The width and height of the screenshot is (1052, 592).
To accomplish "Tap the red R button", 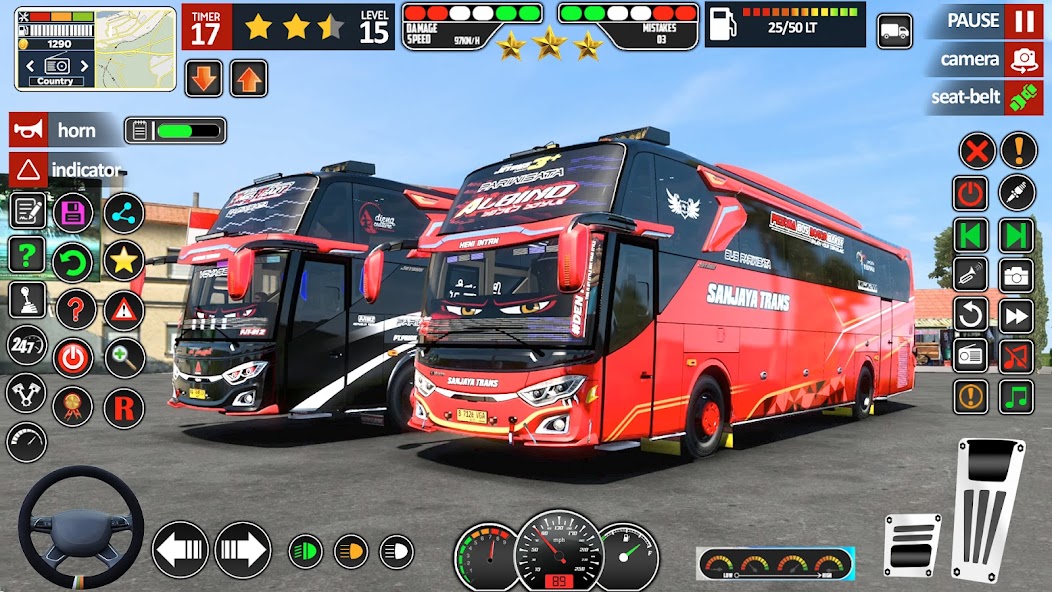I will click(x=124, y=408).
